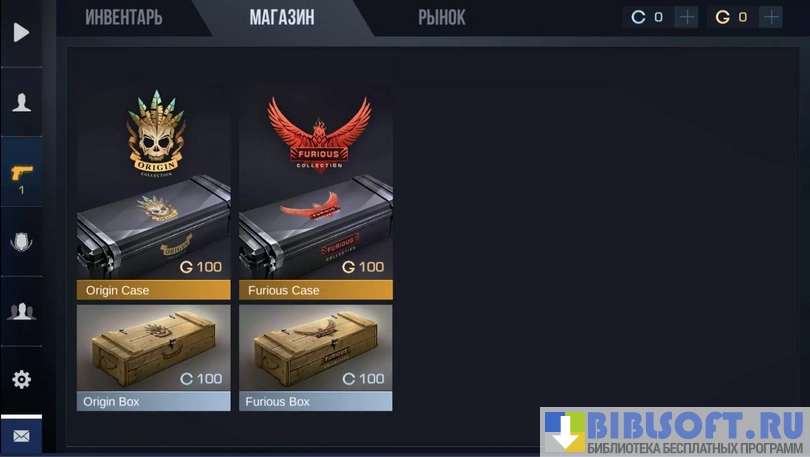Switch to the Инвентарь tab
Image resolution: width=810 pixels, height=457 pixels.
(123, 17)
